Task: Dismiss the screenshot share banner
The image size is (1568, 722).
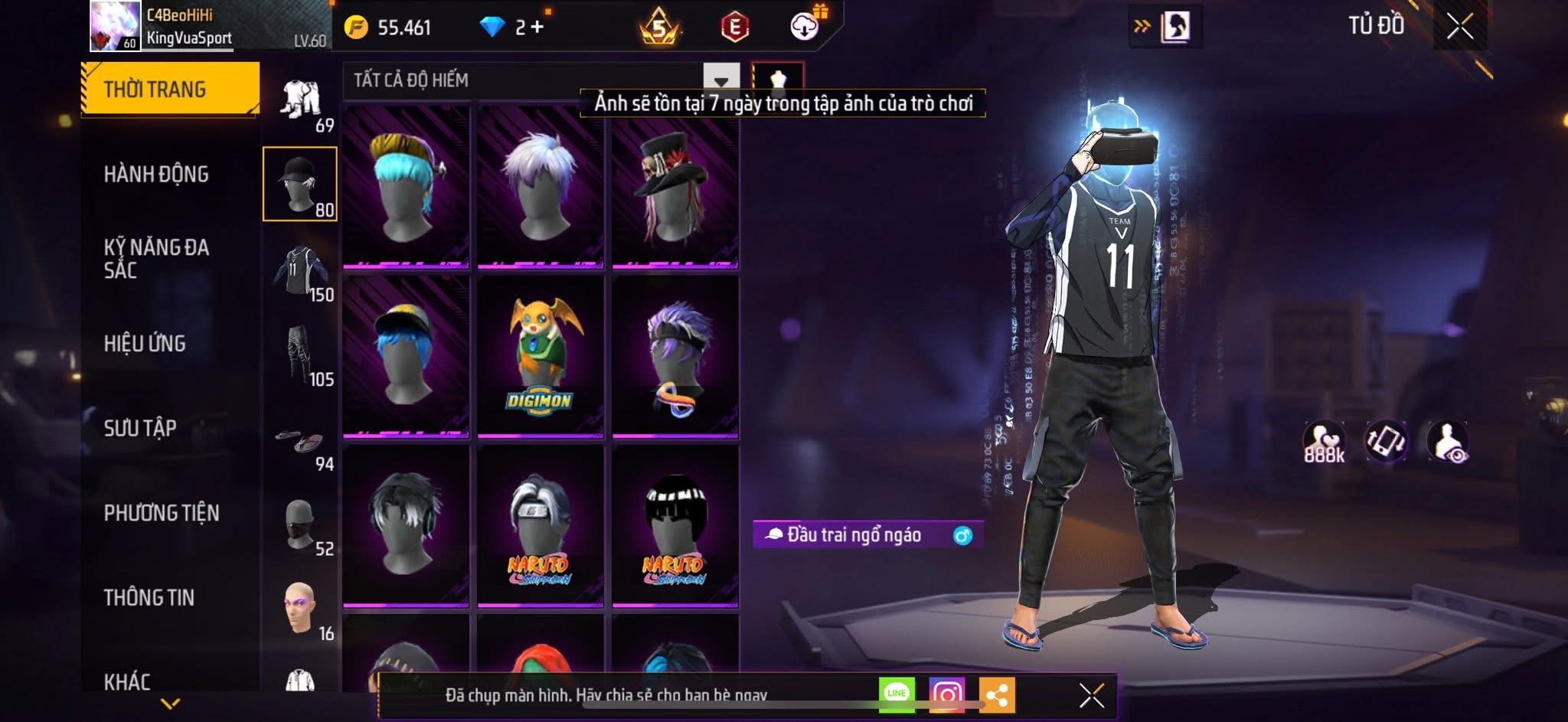Action: (1091, 695)
